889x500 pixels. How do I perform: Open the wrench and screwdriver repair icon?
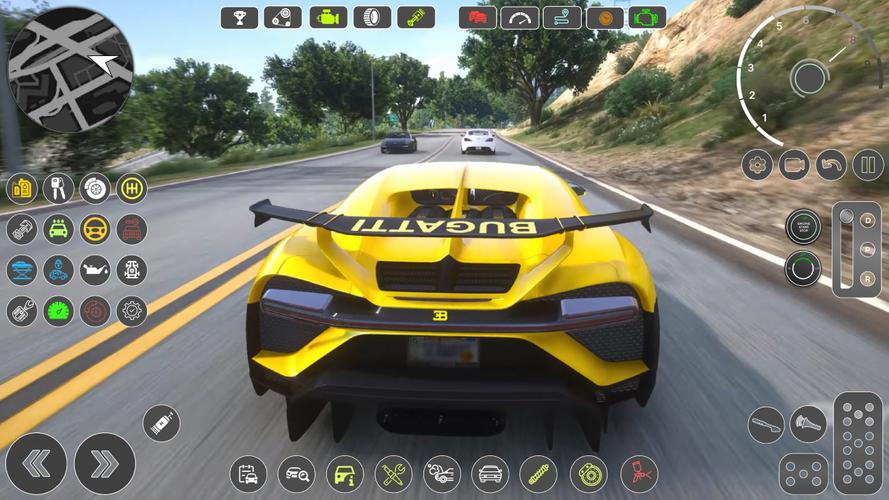(393, 473)
